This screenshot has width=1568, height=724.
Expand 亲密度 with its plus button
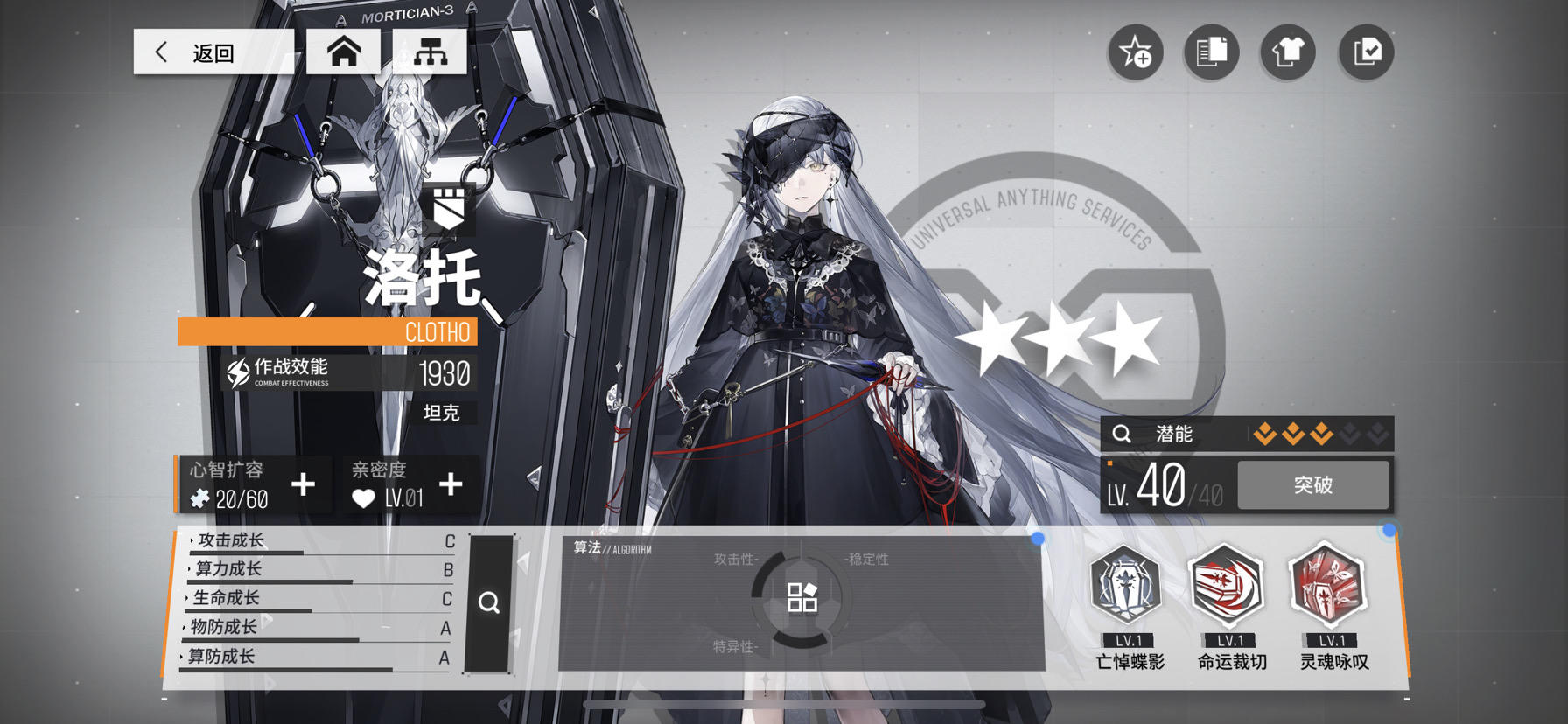452,484
